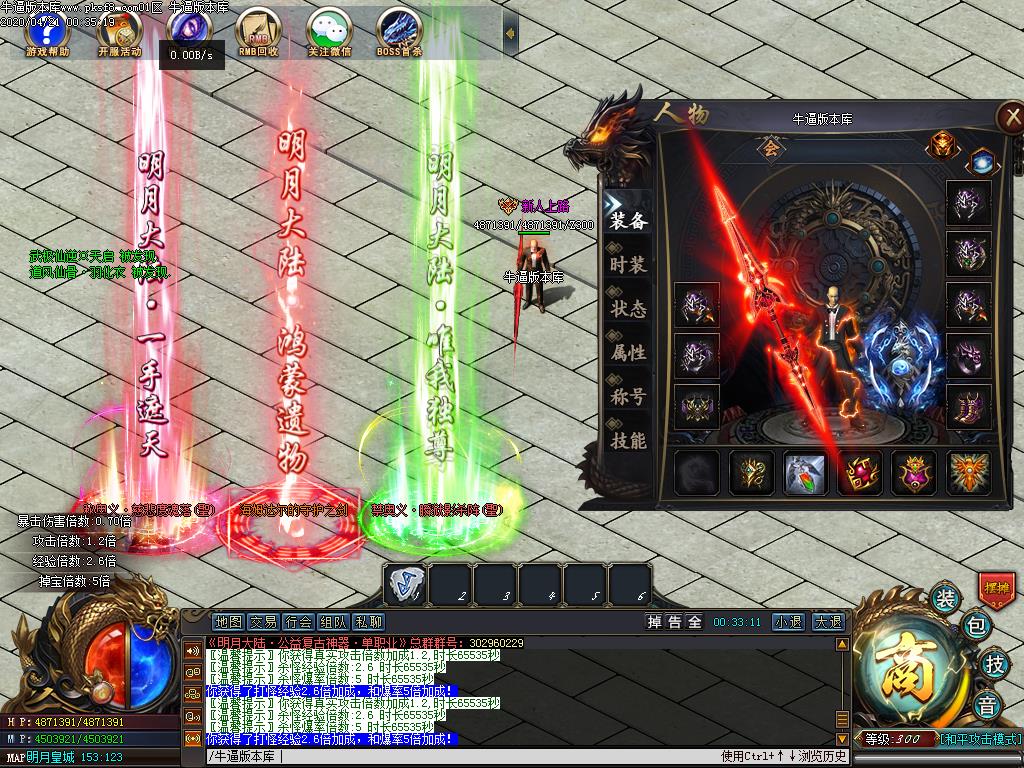Open the RMB回收 recycle icon
This screenshot has height=768, width=1024.
point(258,32)
